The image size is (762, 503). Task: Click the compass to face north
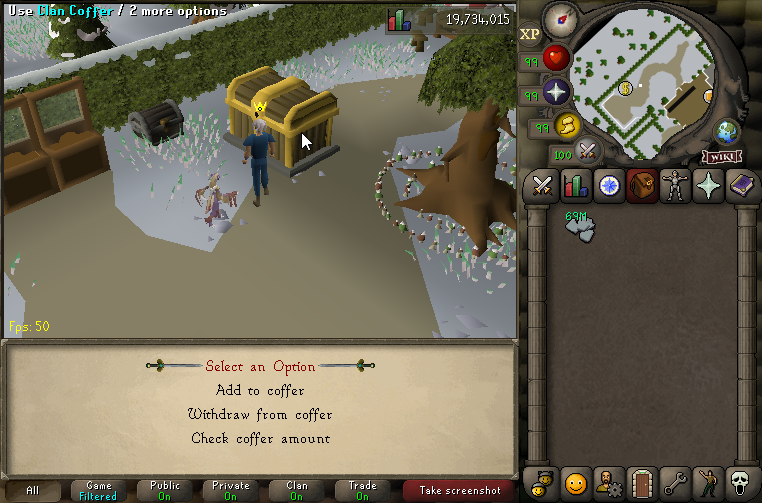tap(562, 19)
